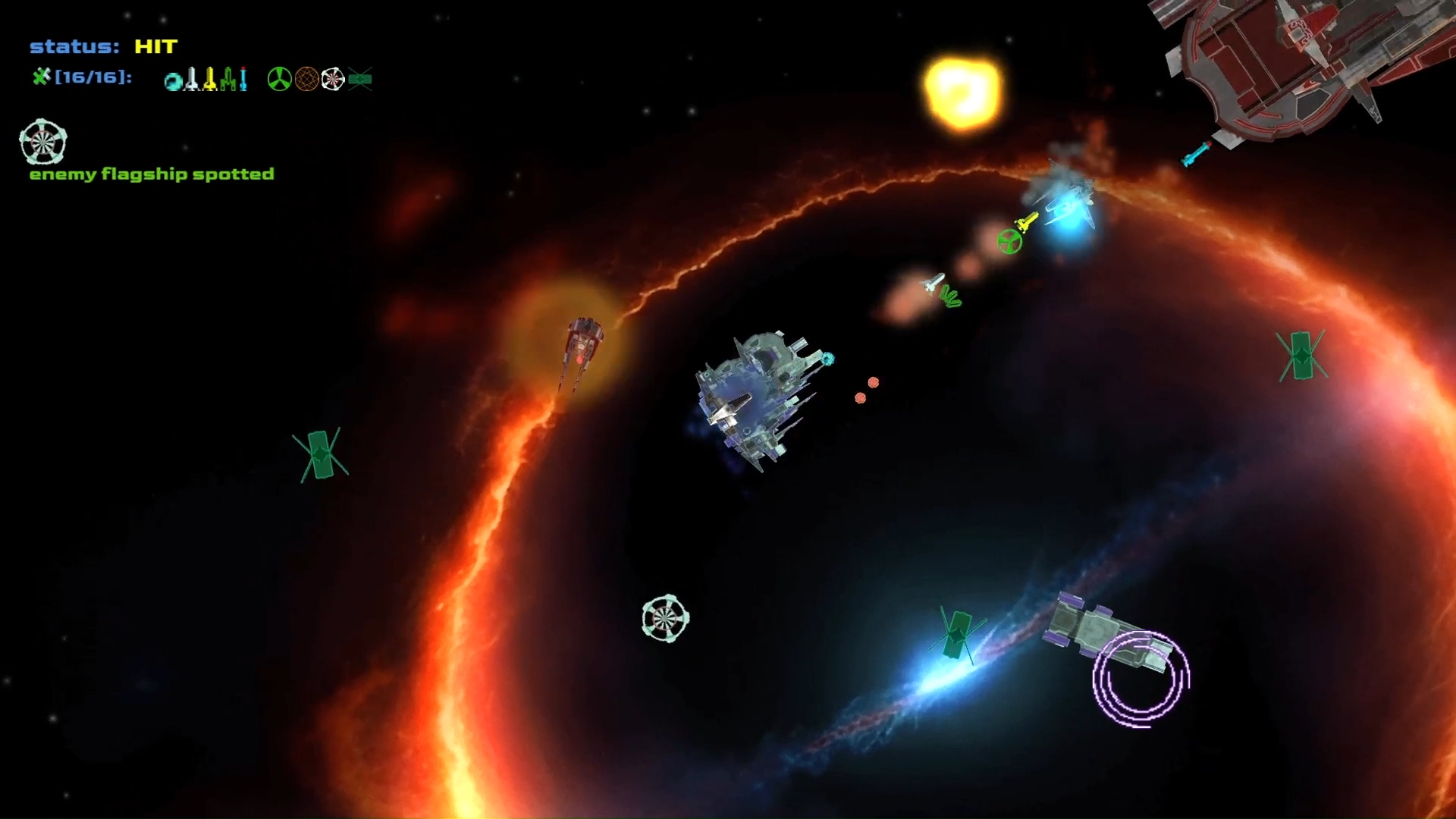Select the green crossed-ship icon in the HUD
This screenshot has height=819, width=1456.
[x=360, y=78]
